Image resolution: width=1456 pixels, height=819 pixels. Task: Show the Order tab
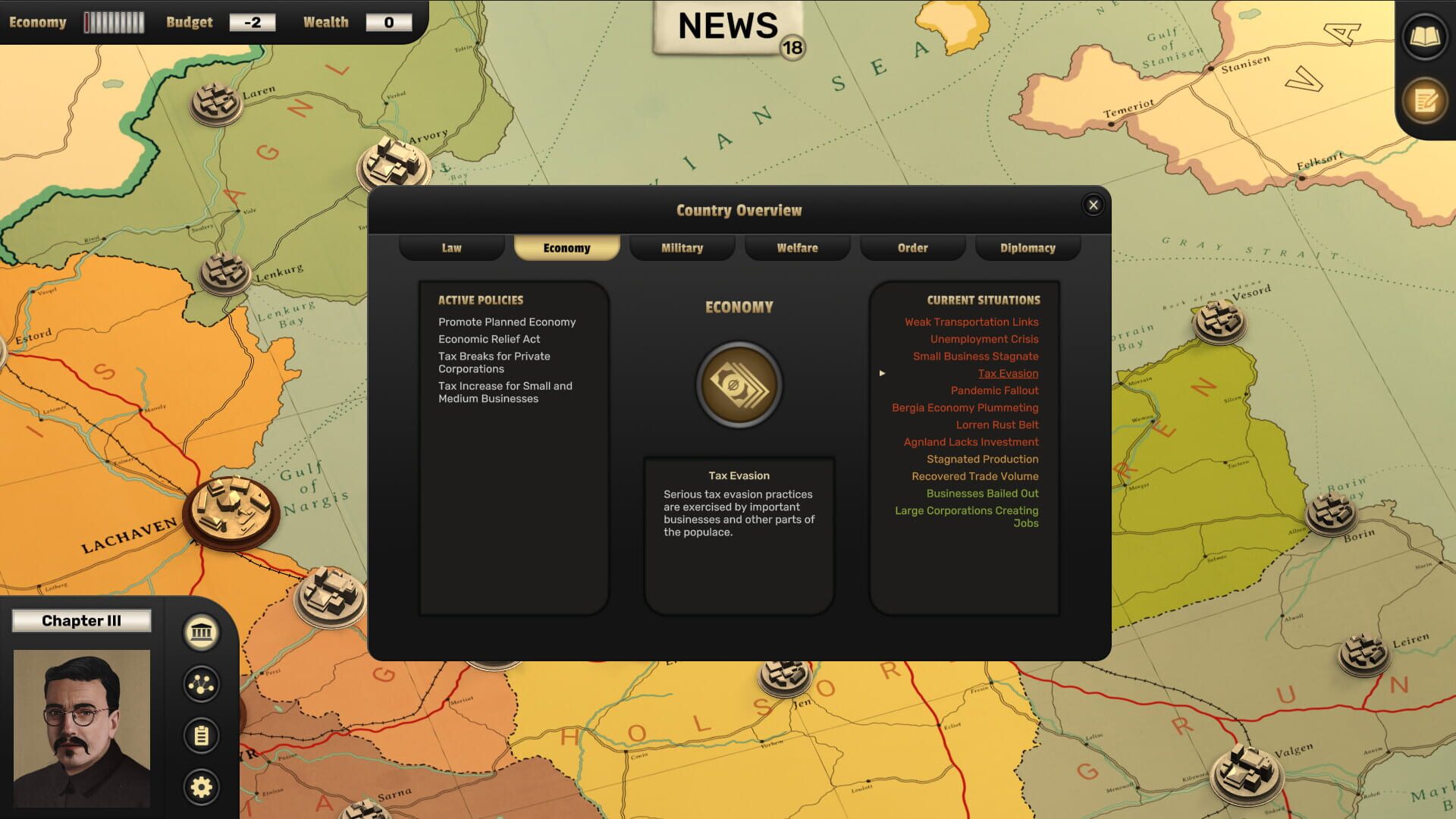(912, 248)
